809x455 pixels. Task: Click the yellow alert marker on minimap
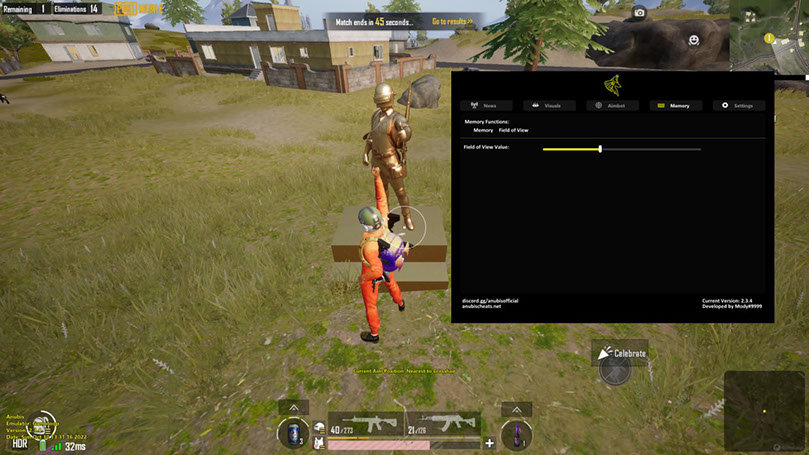[x=769, y=39]
